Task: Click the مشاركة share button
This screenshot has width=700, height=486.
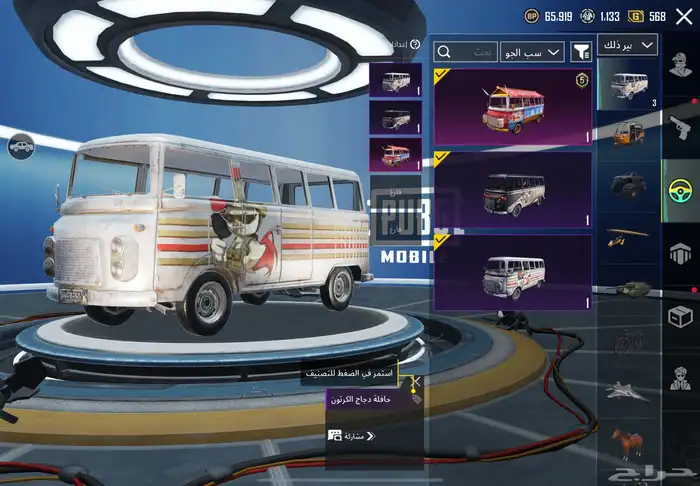Action: point(352,436)
